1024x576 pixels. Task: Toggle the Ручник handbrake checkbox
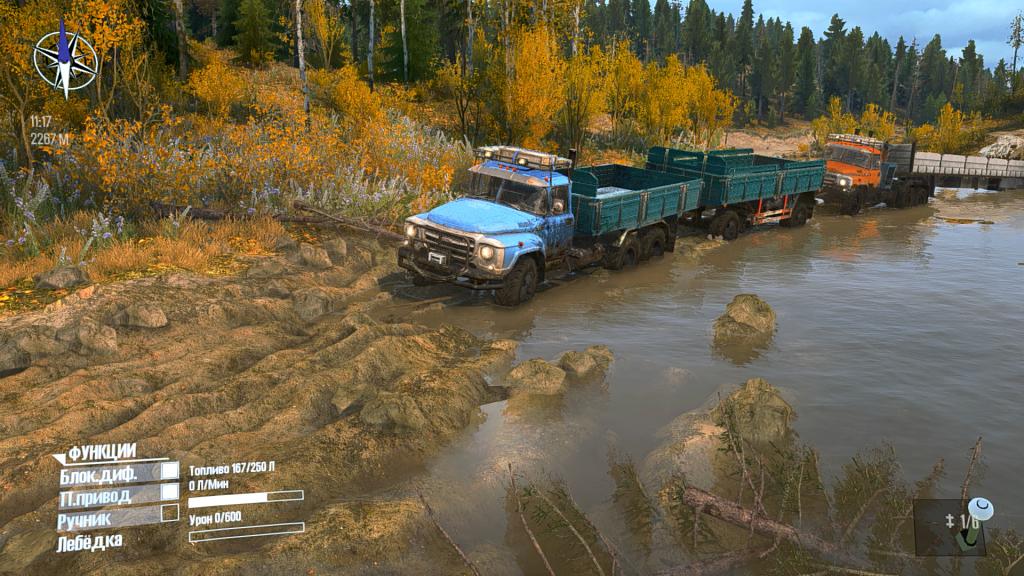click(170, 513)
